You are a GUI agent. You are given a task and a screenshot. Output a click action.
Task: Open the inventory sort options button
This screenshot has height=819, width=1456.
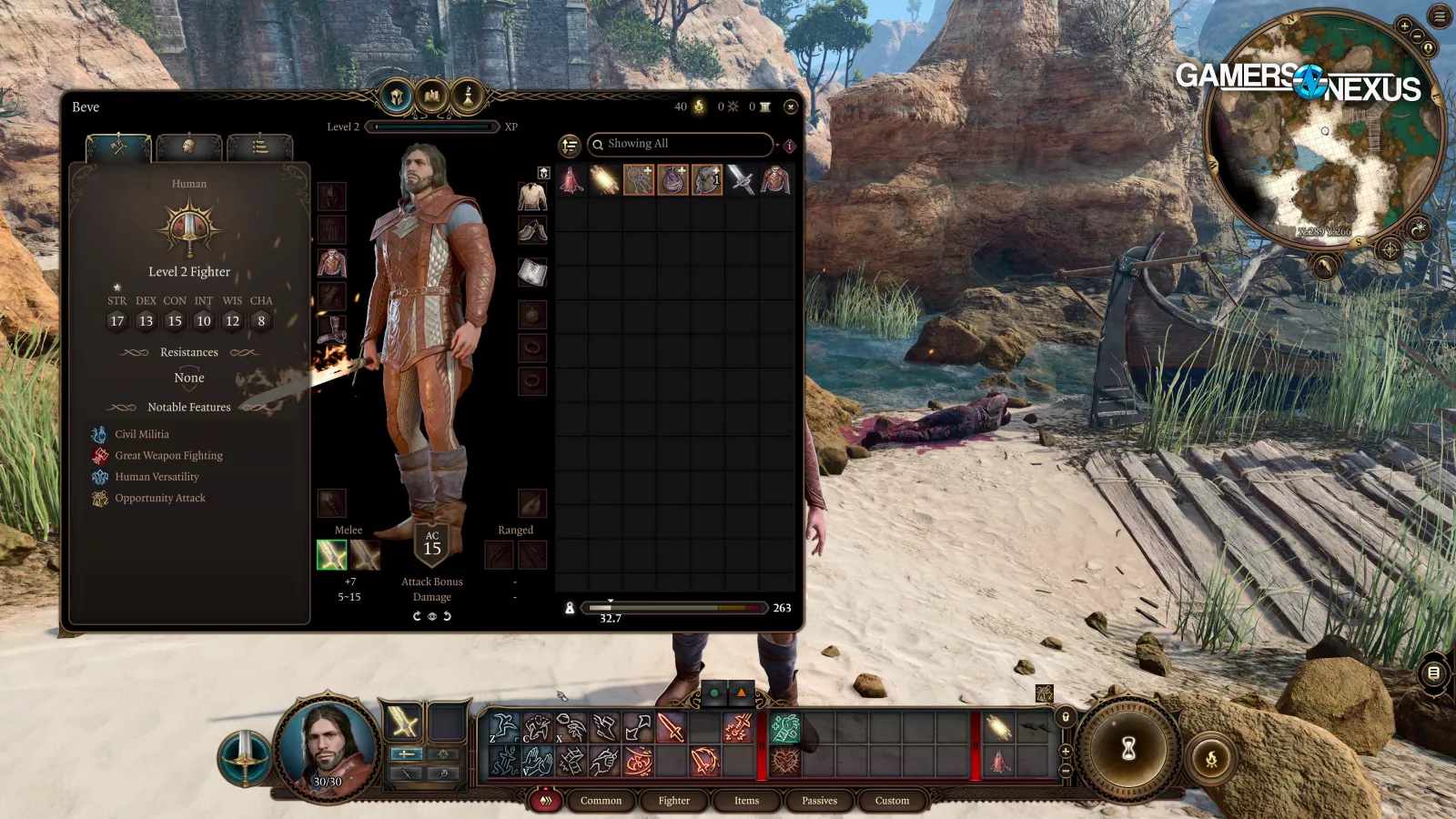click(570, 145)
